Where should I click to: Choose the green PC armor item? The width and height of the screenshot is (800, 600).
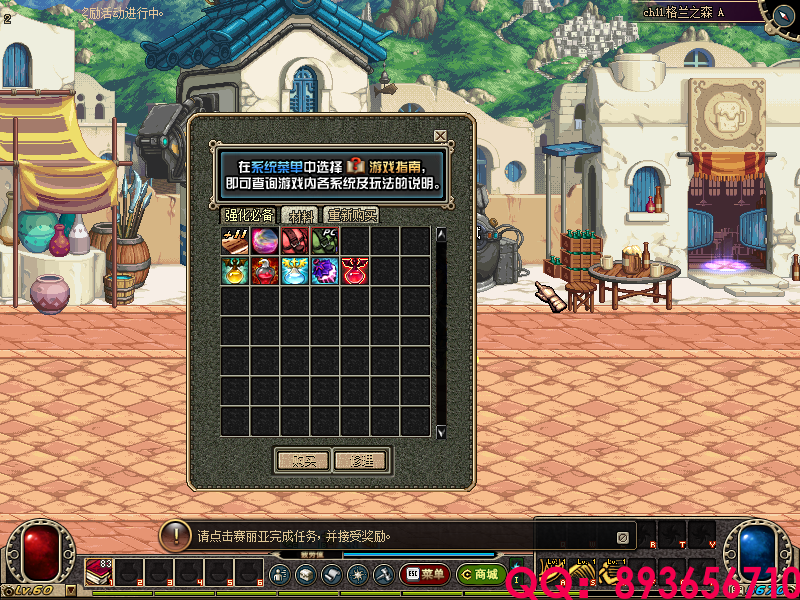[325, 241]
